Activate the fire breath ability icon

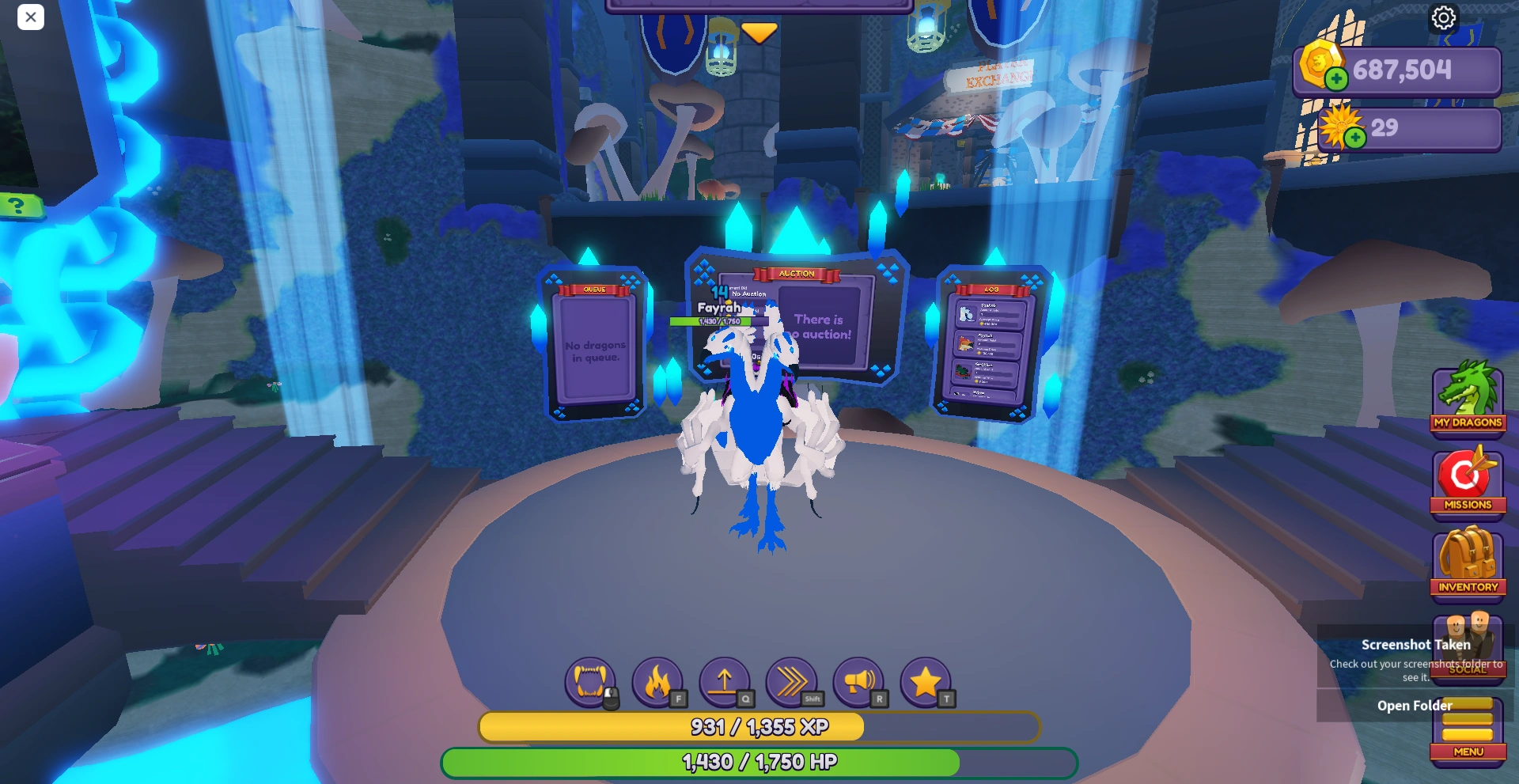[657, 680]
